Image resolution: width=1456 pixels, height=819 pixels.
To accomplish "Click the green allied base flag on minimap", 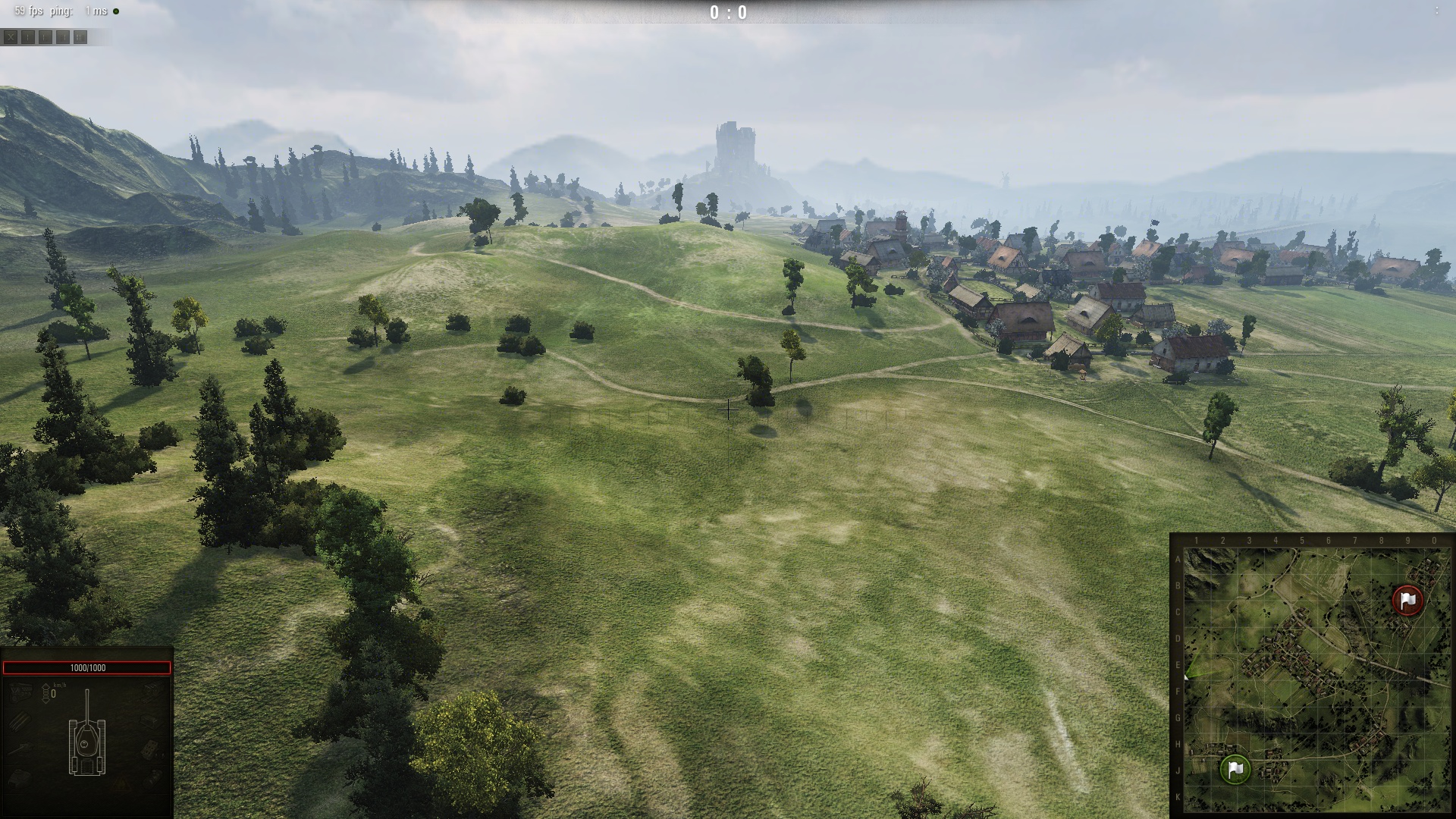I will click(x=1235, y=769).
